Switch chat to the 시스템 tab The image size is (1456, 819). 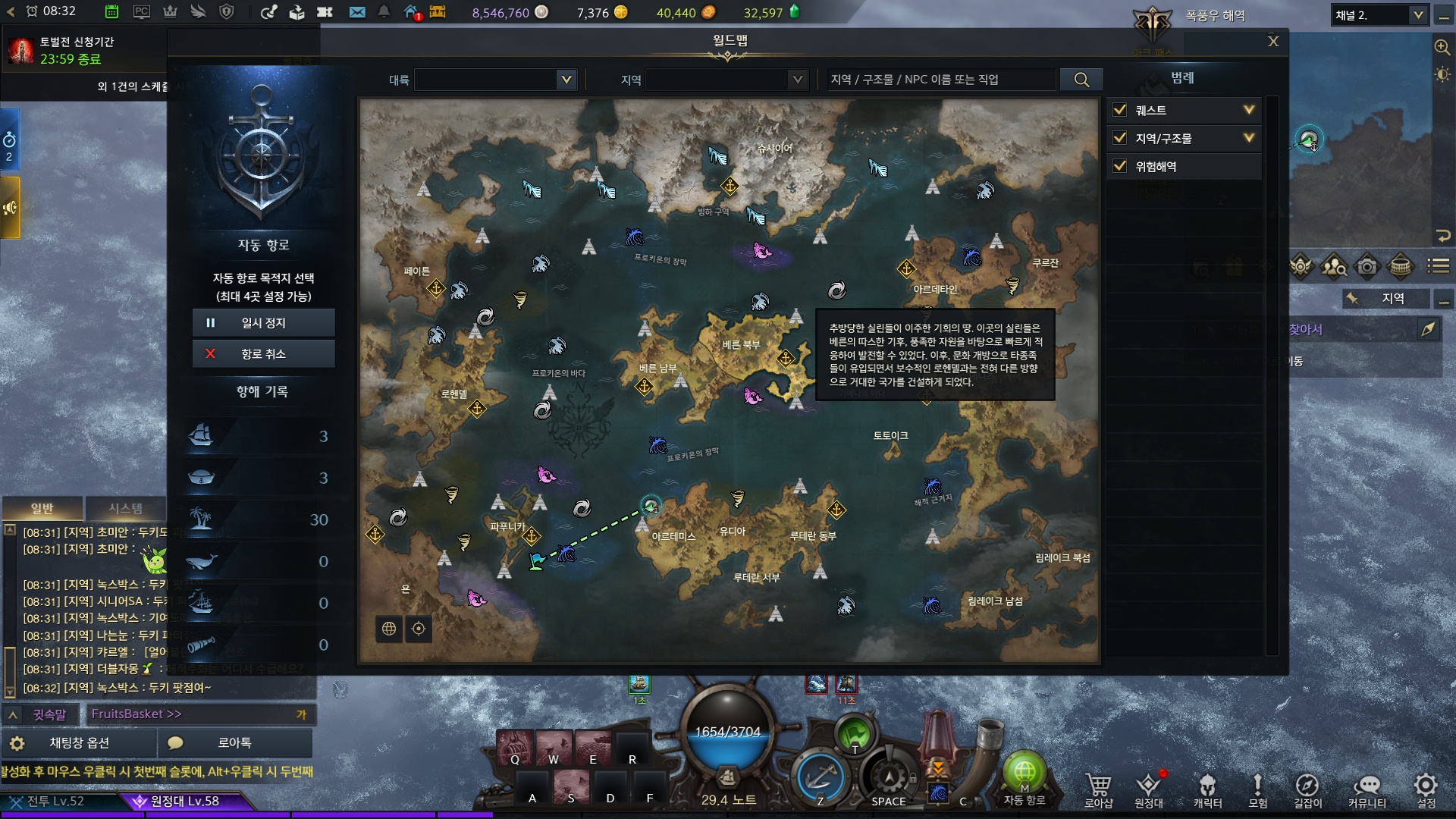click(125, 508)
